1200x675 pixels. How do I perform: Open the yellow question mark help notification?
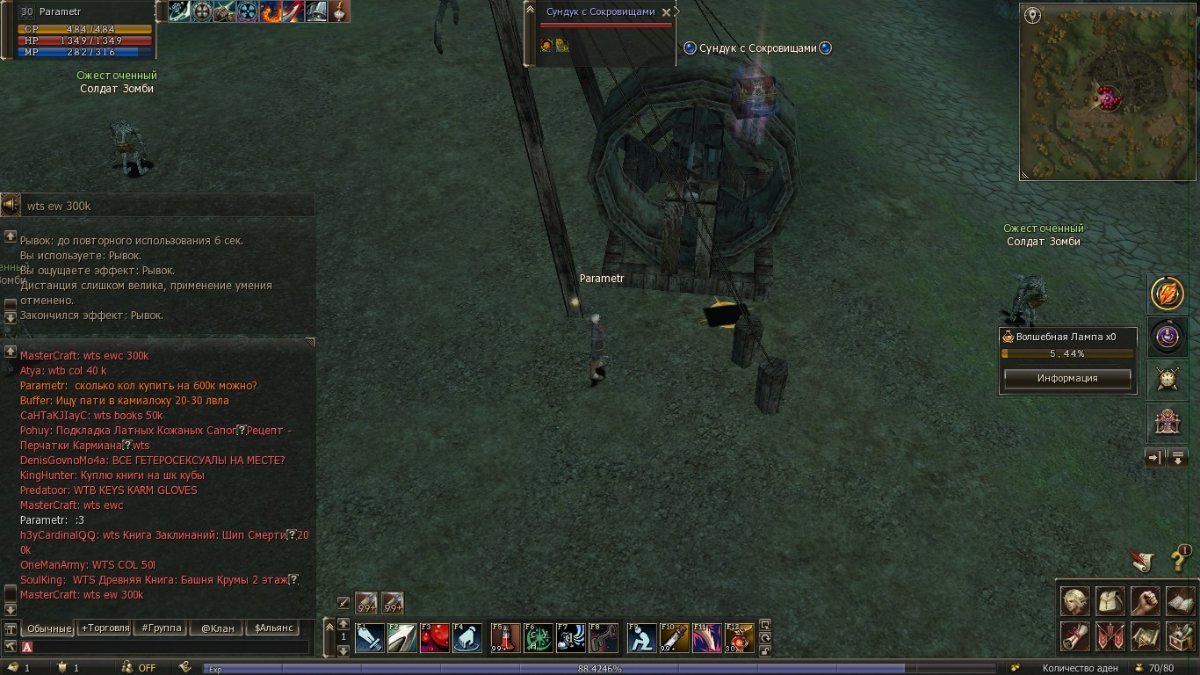click(x=1179, y=559)
